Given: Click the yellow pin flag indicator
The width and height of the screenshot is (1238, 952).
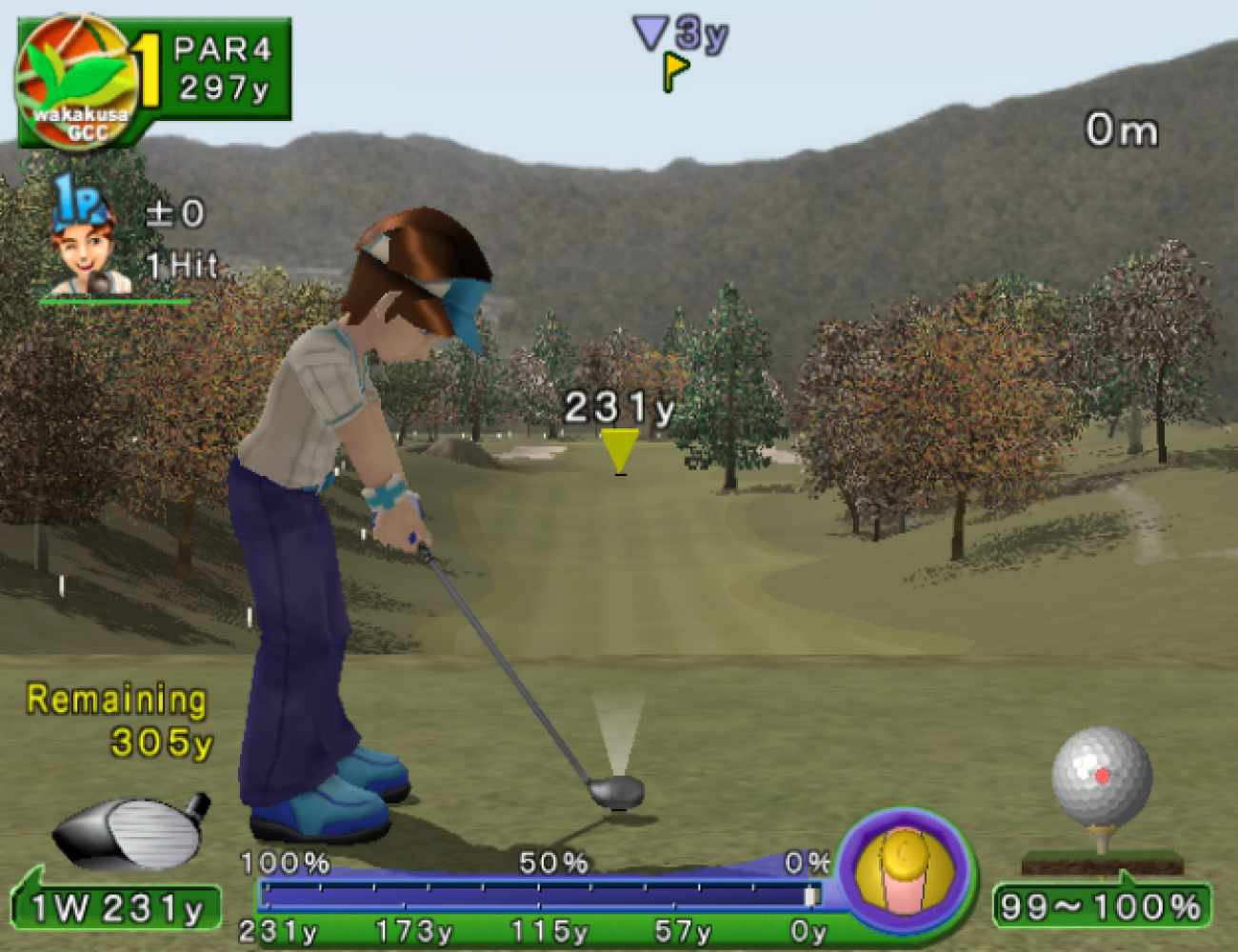Looking at the screenshot, I should pos(675,70).
